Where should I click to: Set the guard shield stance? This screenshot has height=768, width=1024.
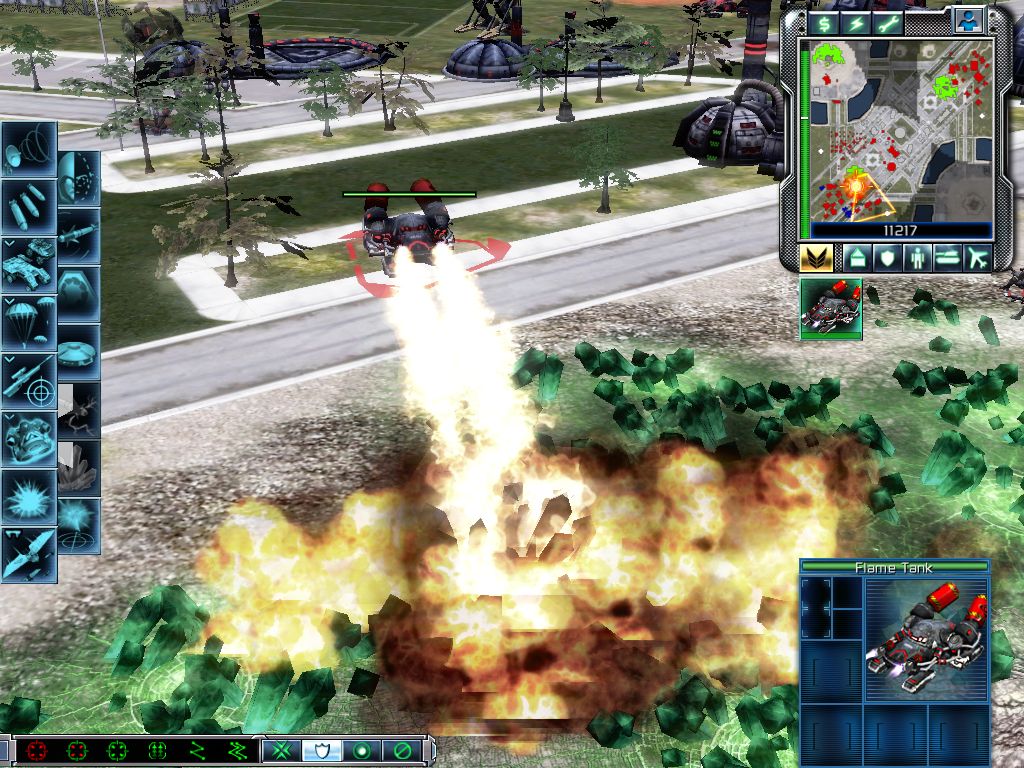pos(322,750)
